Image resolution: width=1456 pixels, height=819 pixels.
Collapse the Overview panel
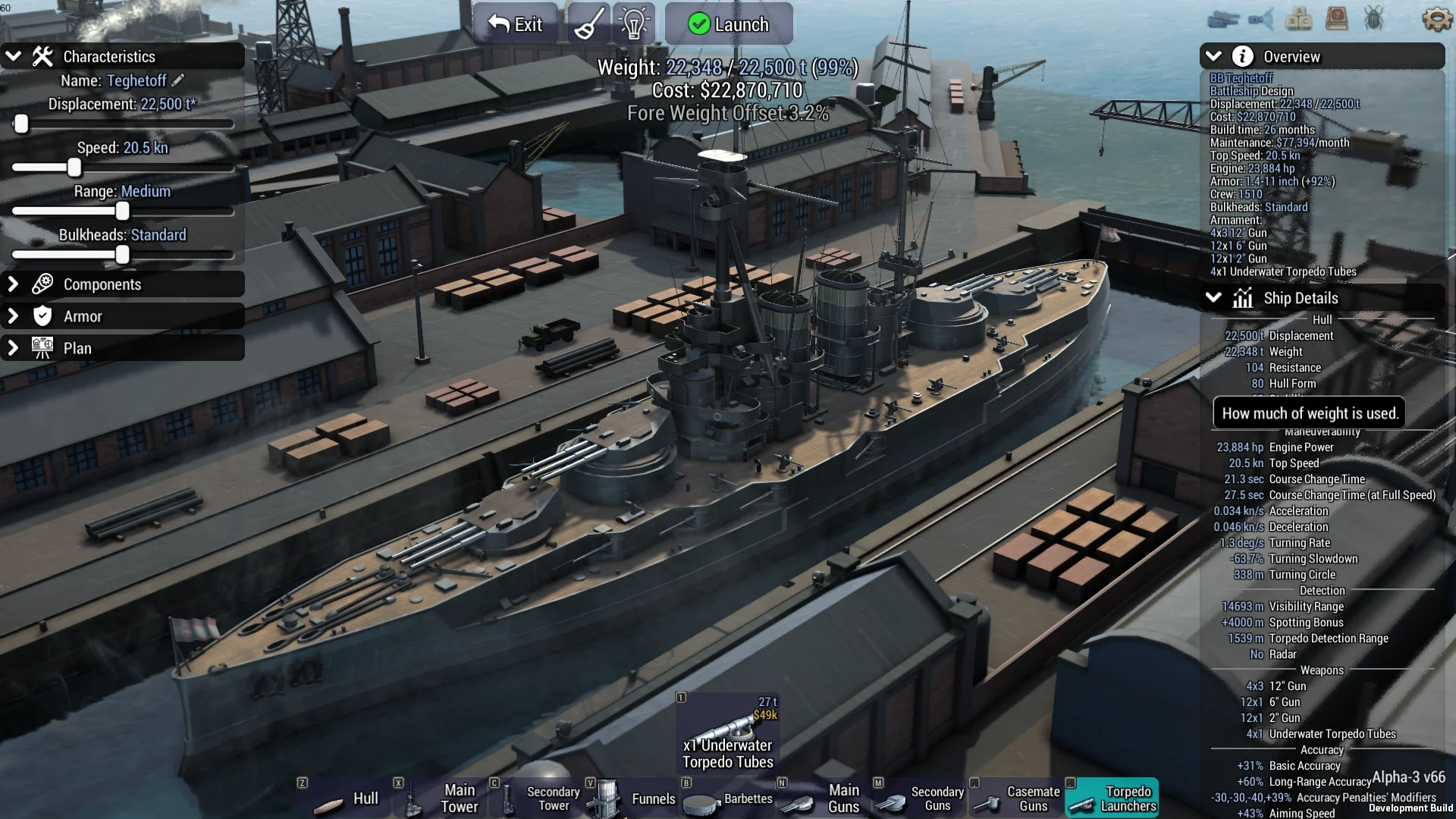pos(1213,56)
